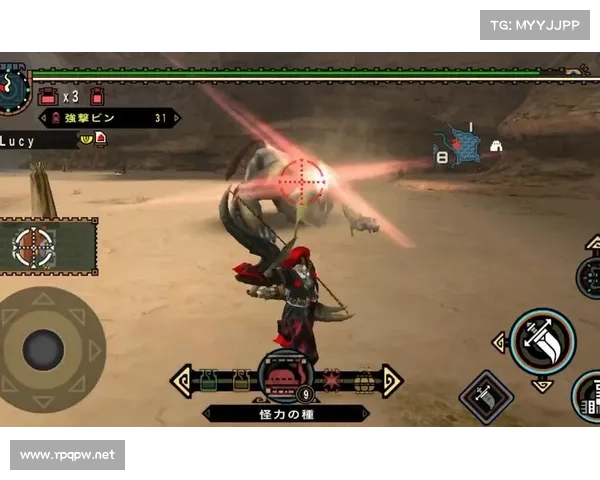Viewport: 600px width, 480px height.
Task: Cycle the item bar with its left arrow
Action: tap(181, 380)
